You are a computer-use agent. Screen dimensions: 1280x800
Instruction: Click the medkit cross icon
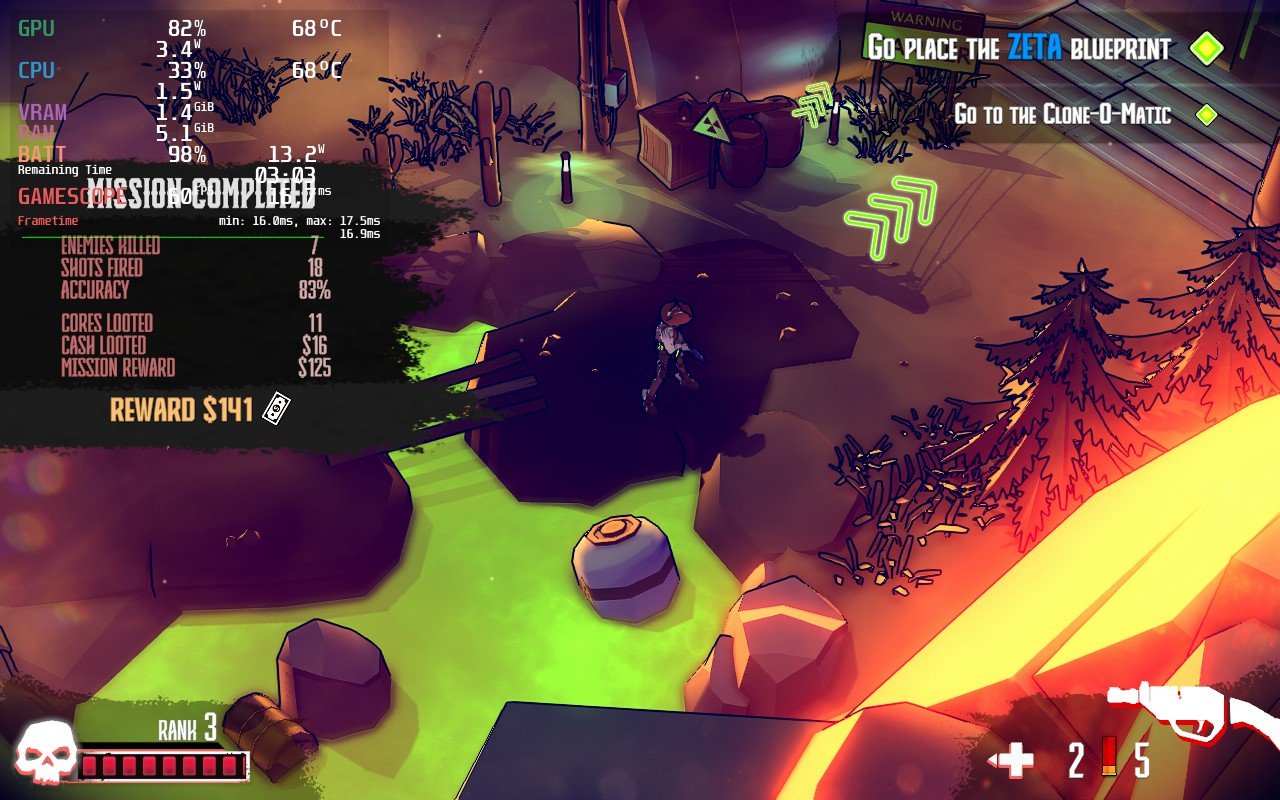point(1016,762)
